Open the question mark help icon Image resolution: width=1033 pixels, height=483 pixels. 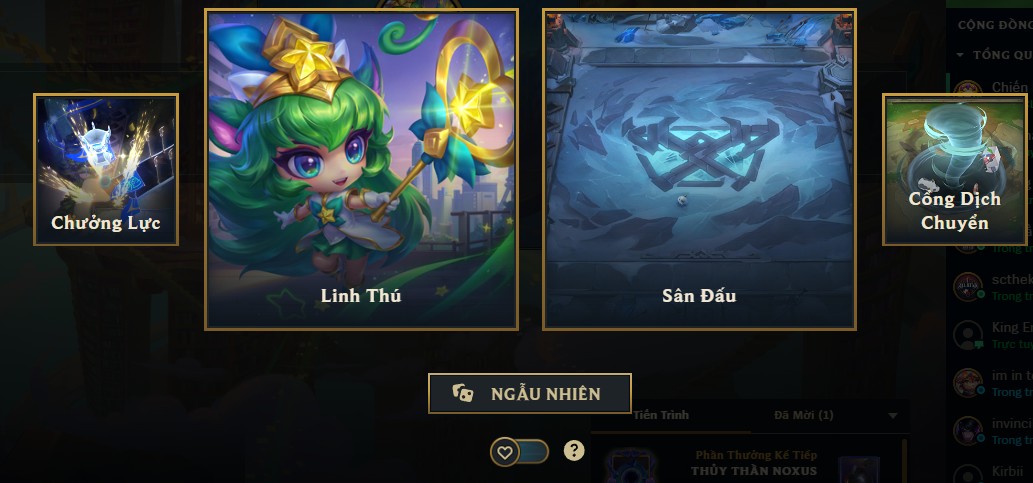573,451
